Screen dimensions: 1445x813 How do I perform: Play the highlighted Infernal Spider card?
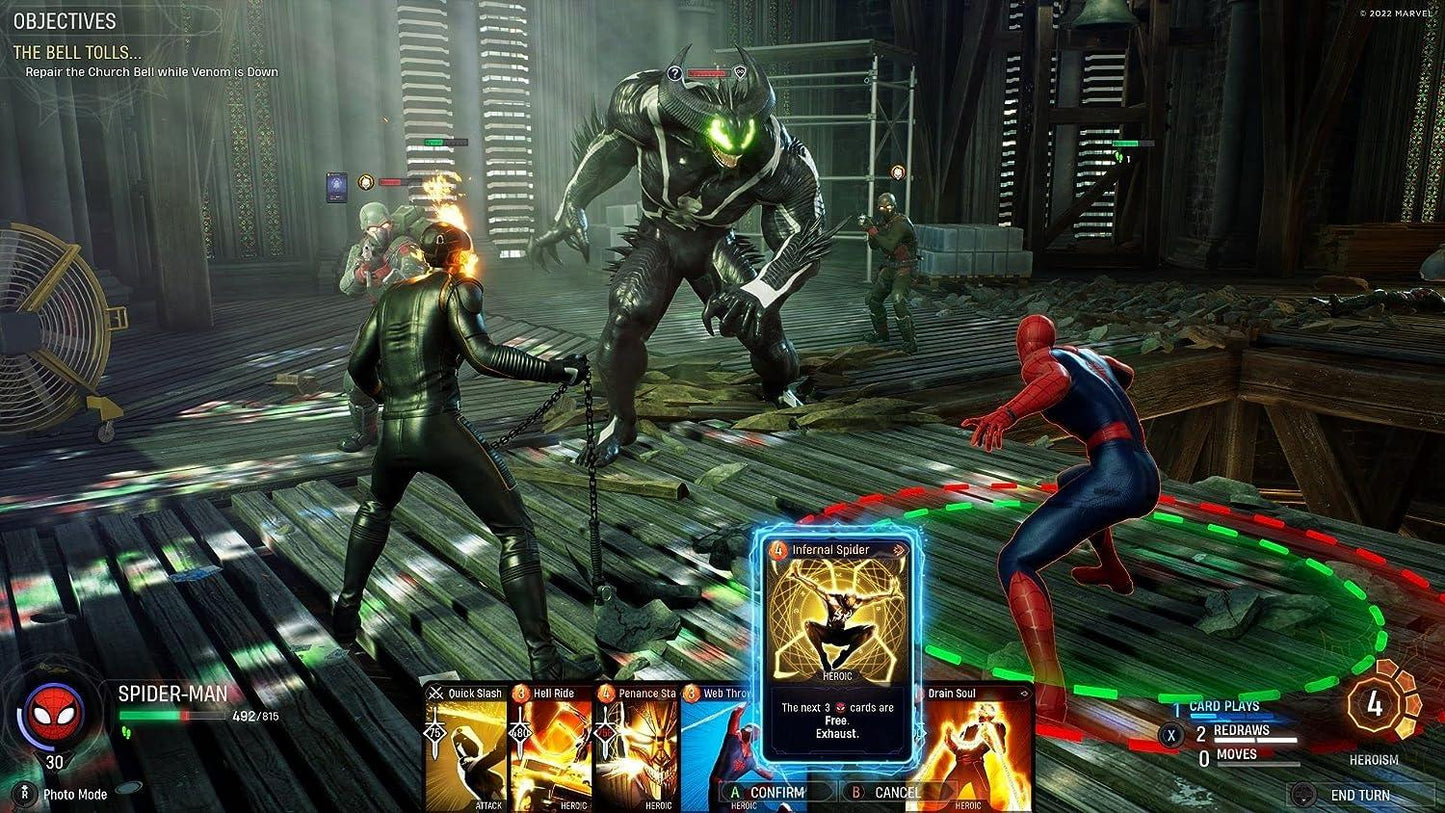(834, 645)
